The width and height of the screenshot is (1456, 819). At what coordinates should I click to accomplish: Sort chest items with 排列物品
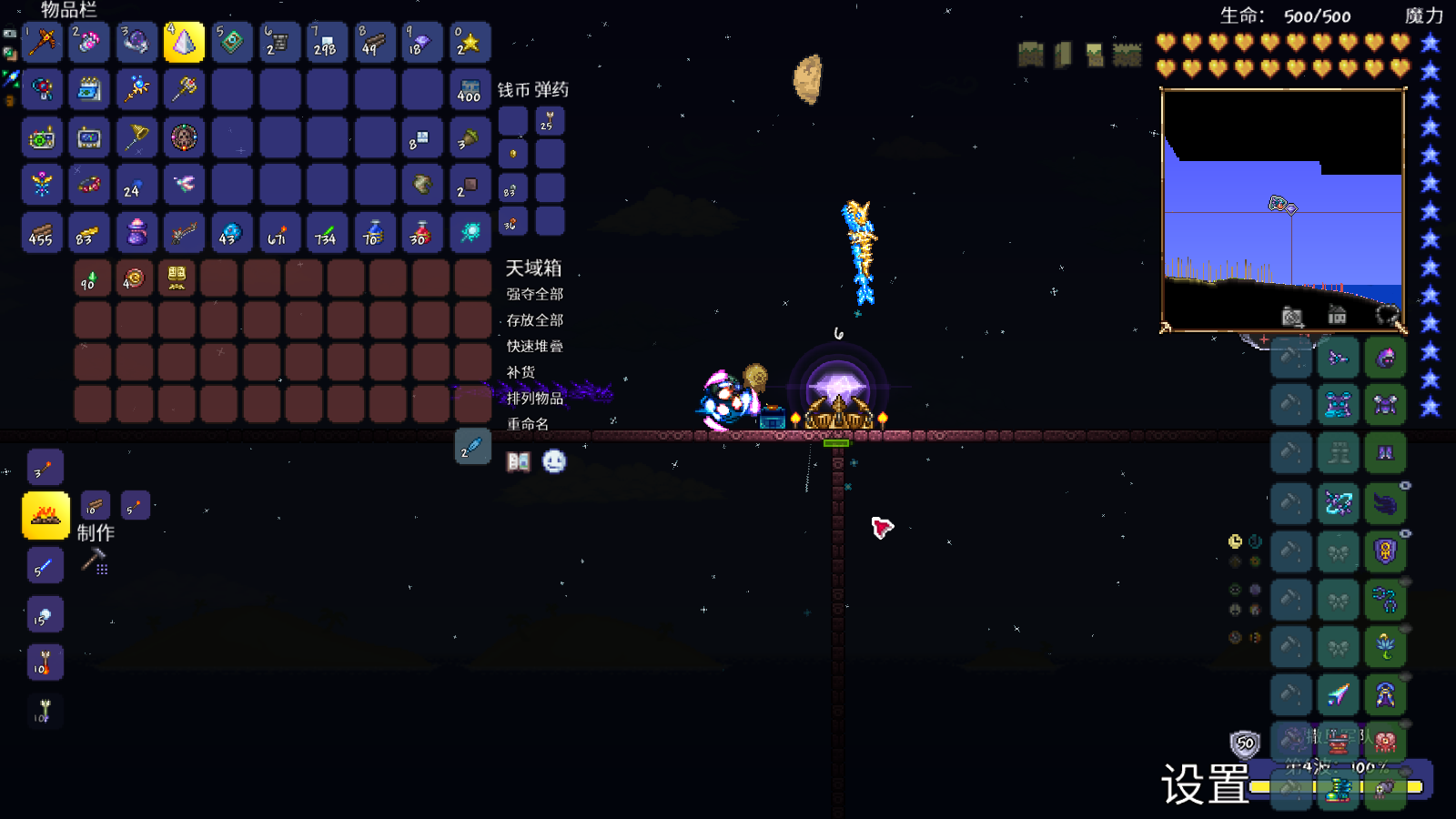coord(535,399)
